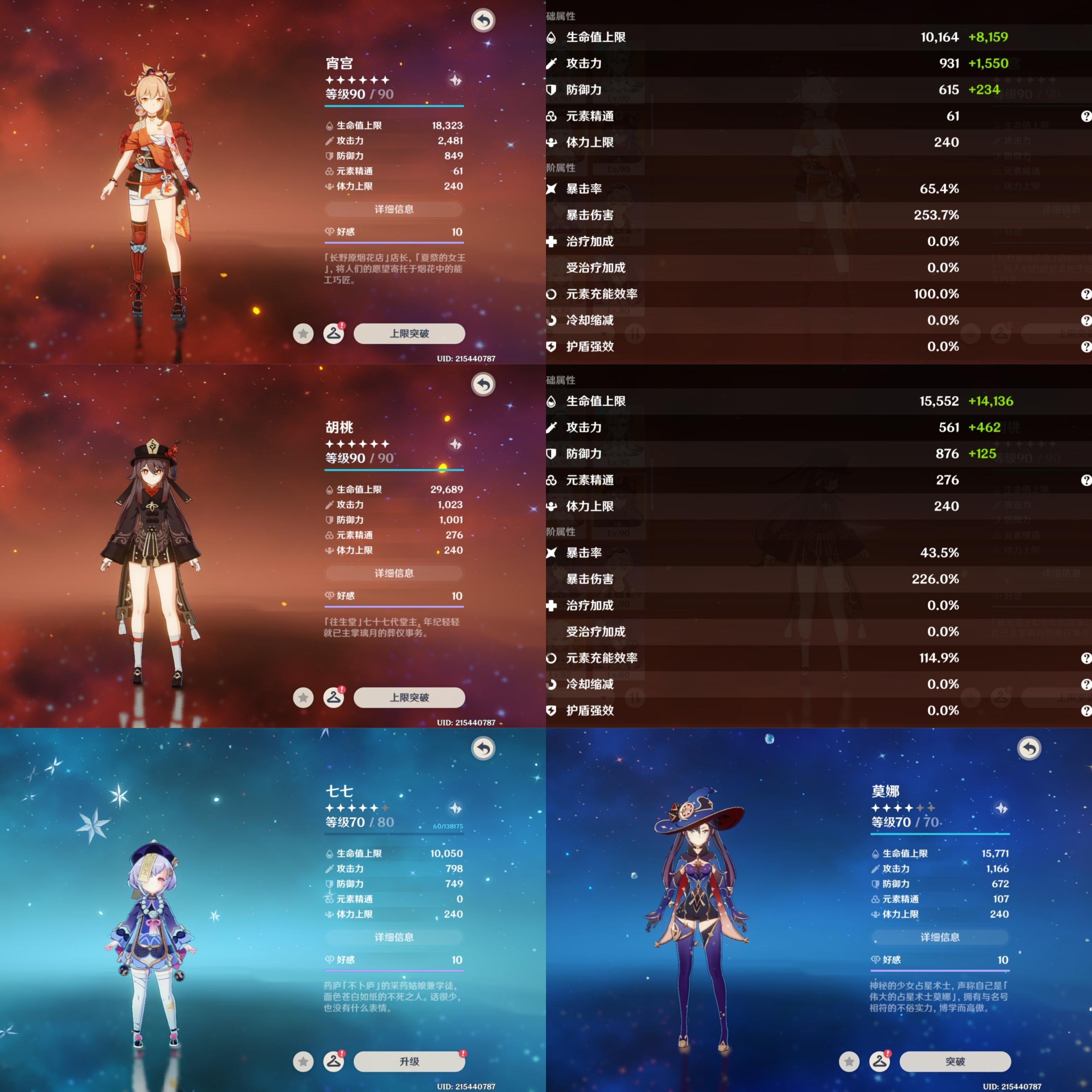Go back from 七七's character screen
Image resolution: width=1092 pixels, height=1092 pixels.
[x=483, y=748]
